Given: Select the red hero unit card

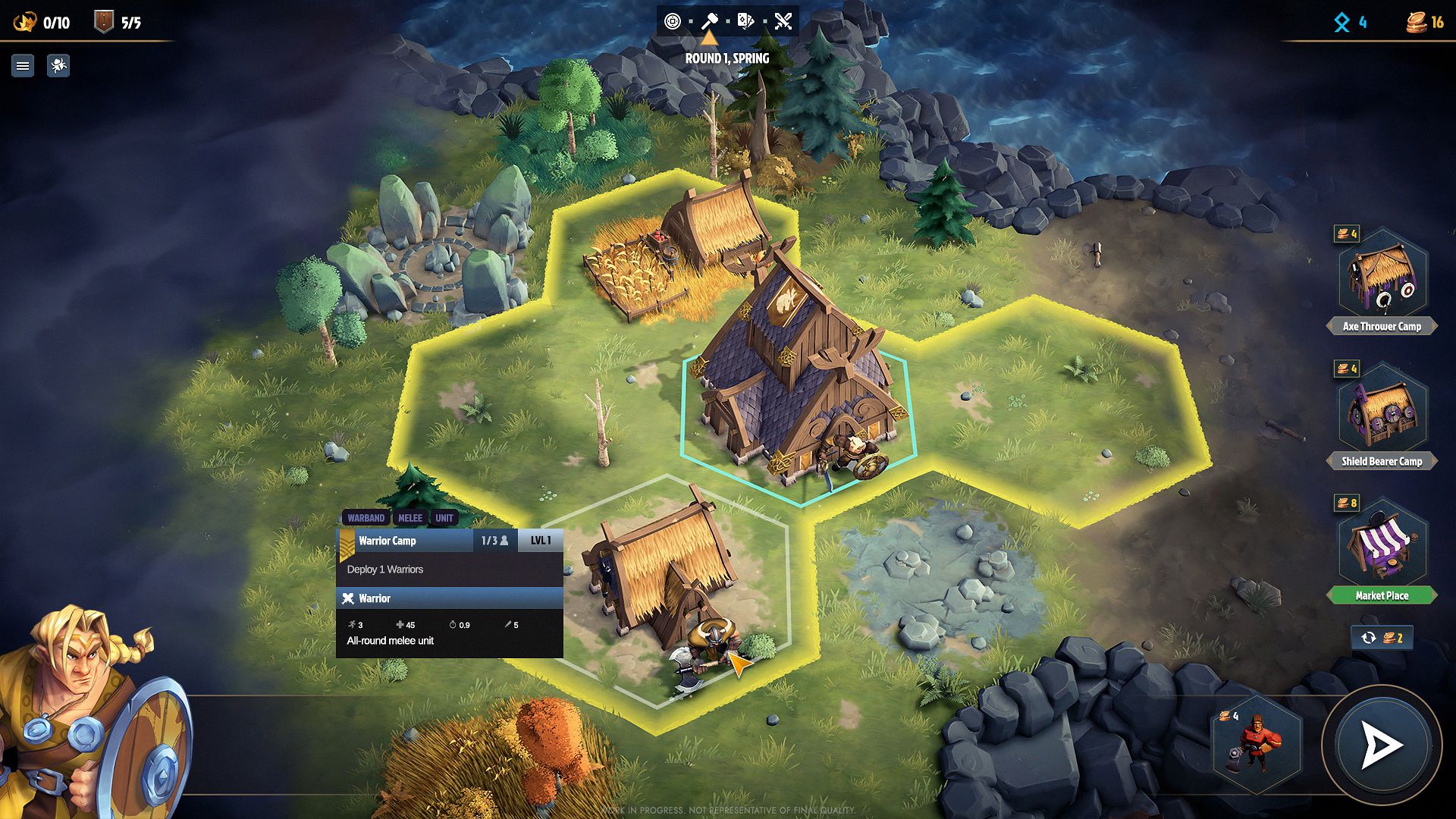Looking at the screenshot, I should (1257, 744).
